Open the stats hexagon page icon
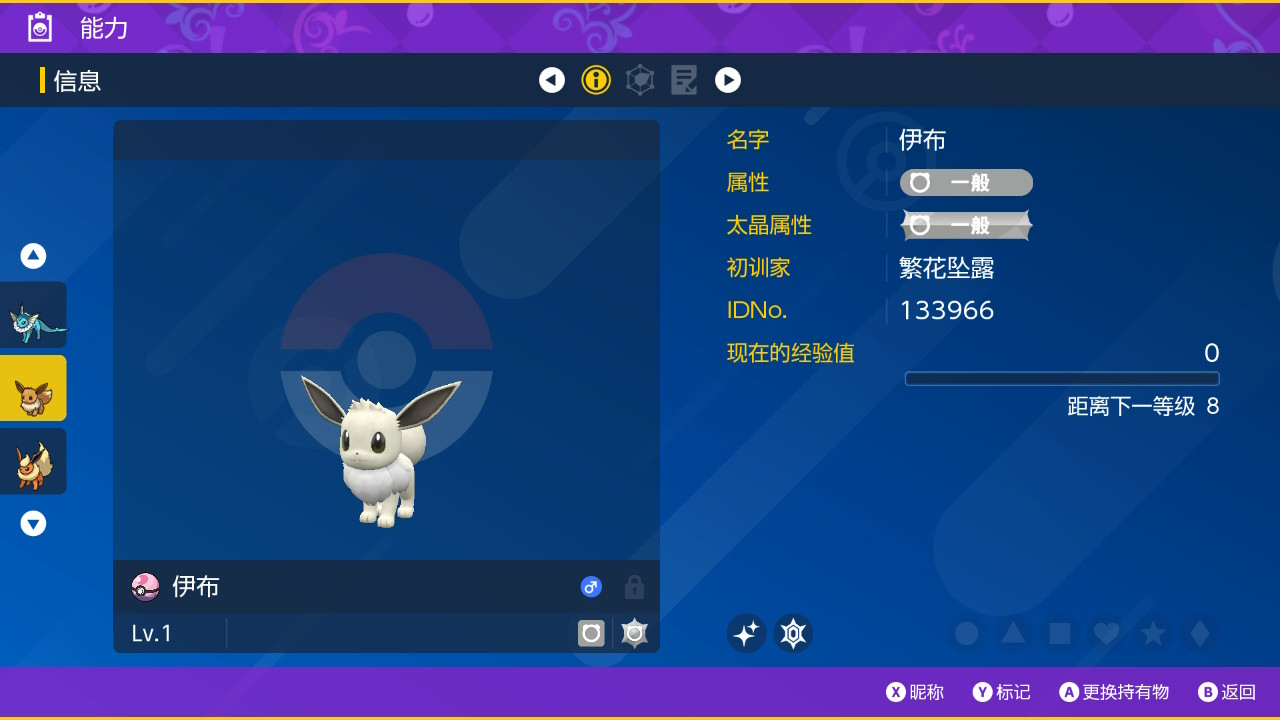This screenshot has height=720, width=1280. tap(640, 80)
